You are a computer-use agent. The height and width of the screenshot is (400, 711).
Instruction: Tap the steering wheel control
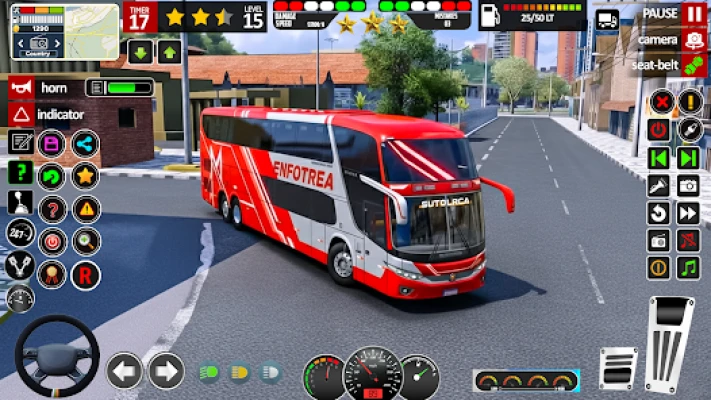(56, 356)
